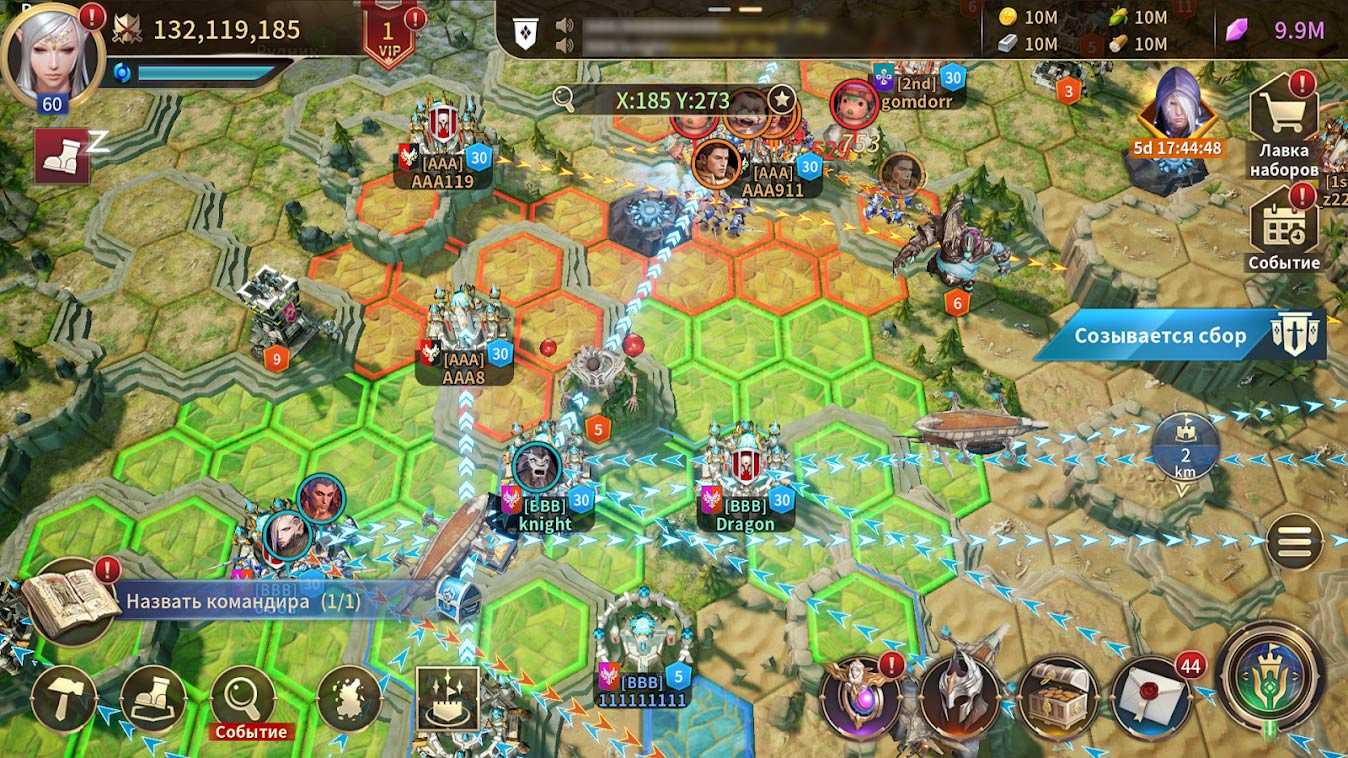Expand the three-line hamburger menu
The height and width of the screenshot is (758, 1348).
click(1294, 542)
